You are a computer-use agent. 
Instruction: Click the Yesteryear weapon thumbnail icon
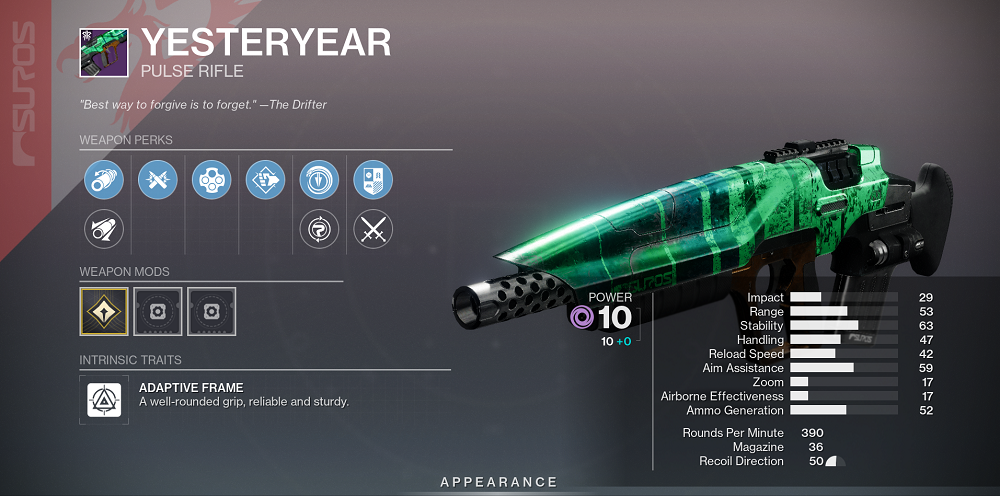[x=103, y=51]
